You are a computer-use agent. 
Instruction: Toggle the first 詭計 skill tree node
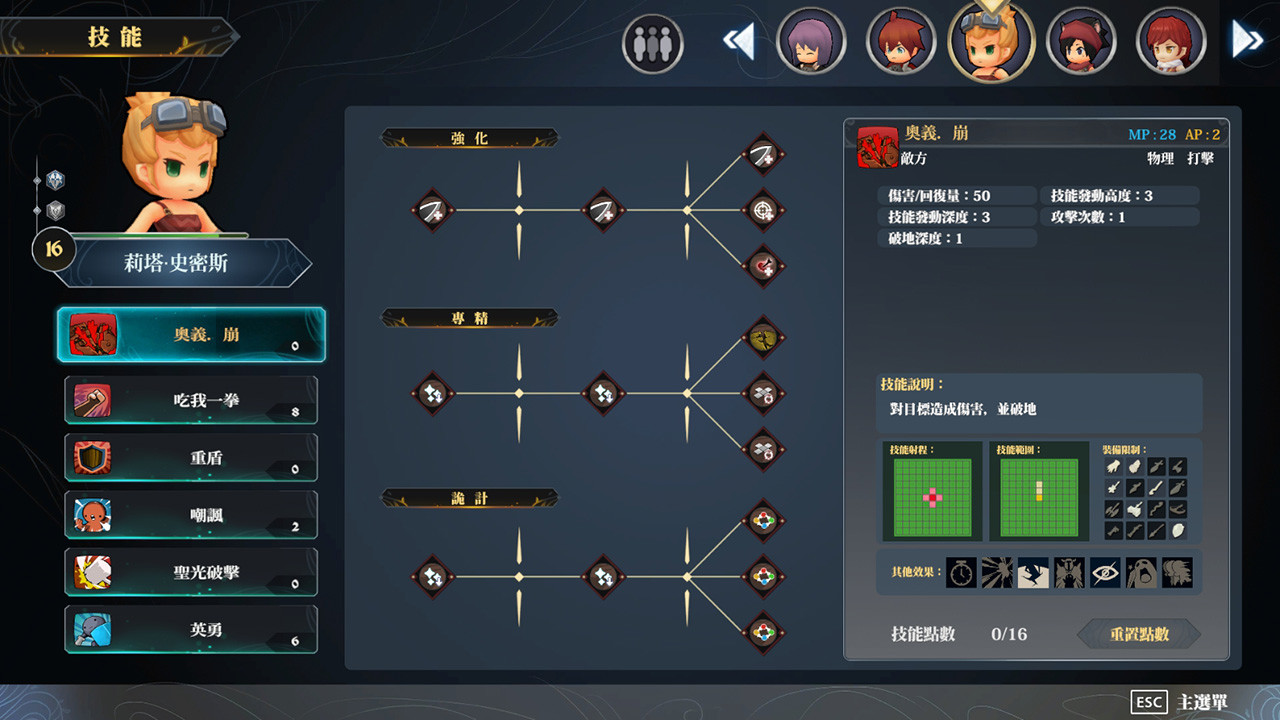433,577
